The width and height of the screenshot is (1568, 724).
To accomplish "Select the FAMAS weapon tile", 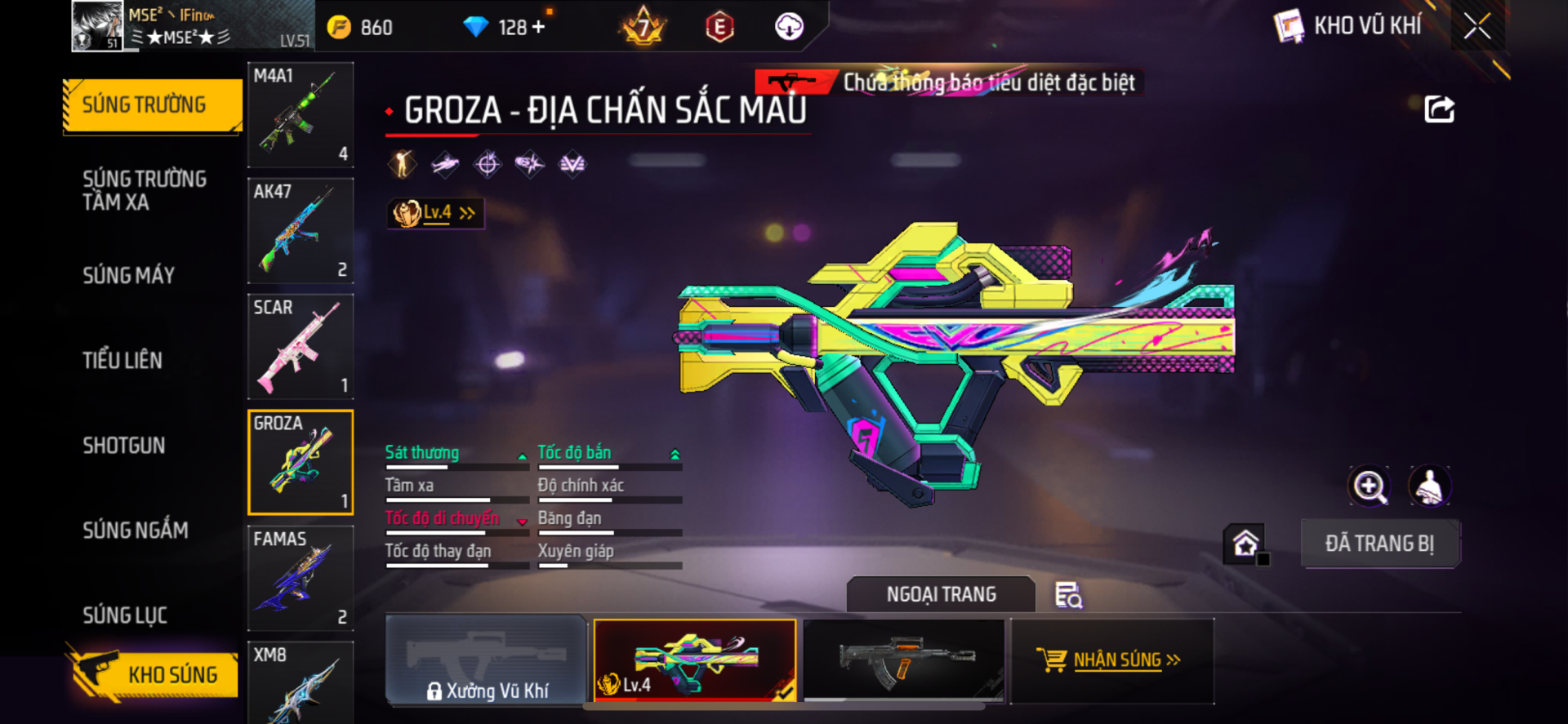I will [301, 579].
